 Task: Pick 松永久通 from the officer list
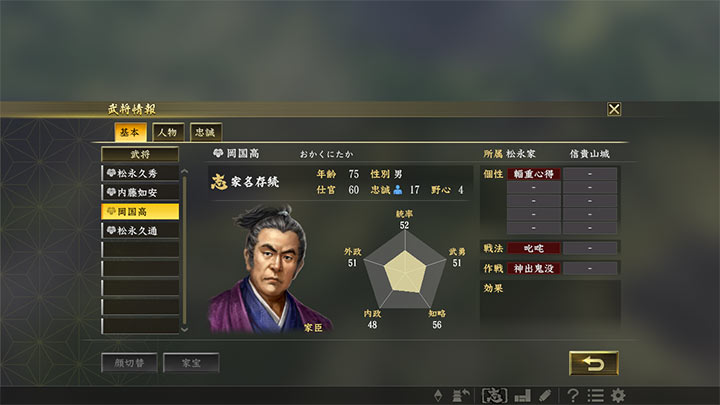pyautogui.click(x=141, y=230)
